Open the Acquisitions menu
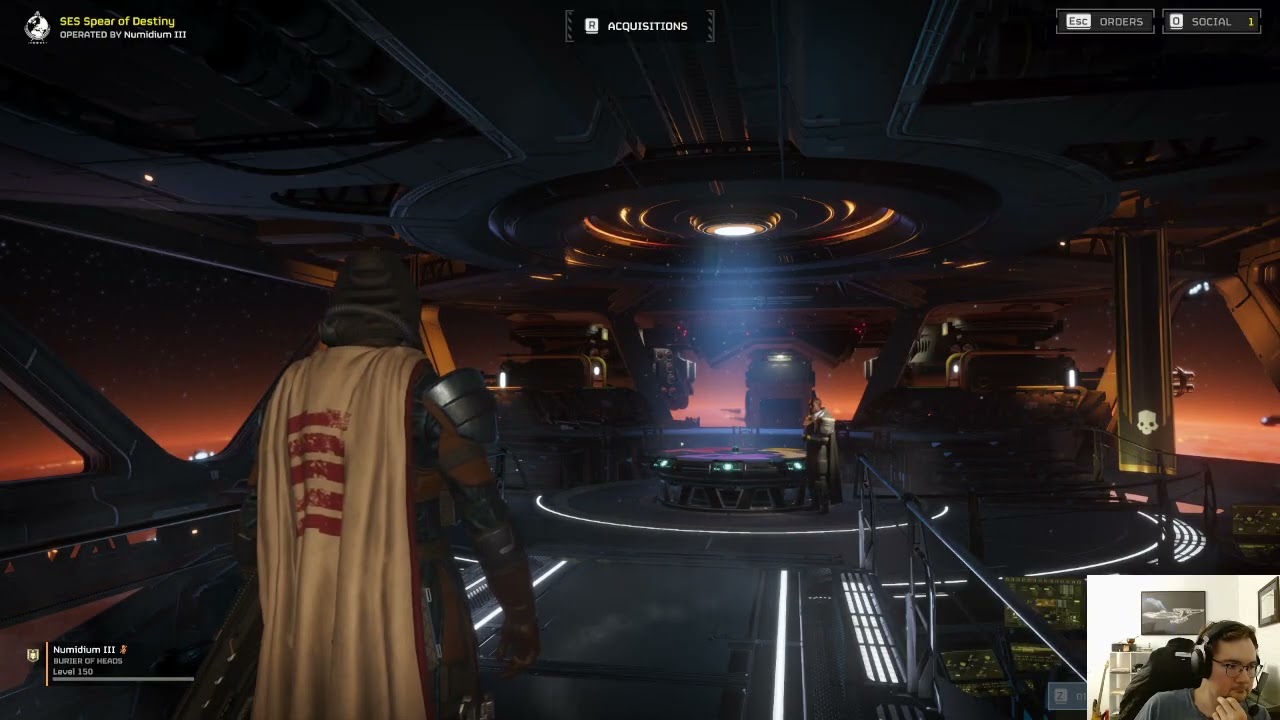 coord(639,26)
